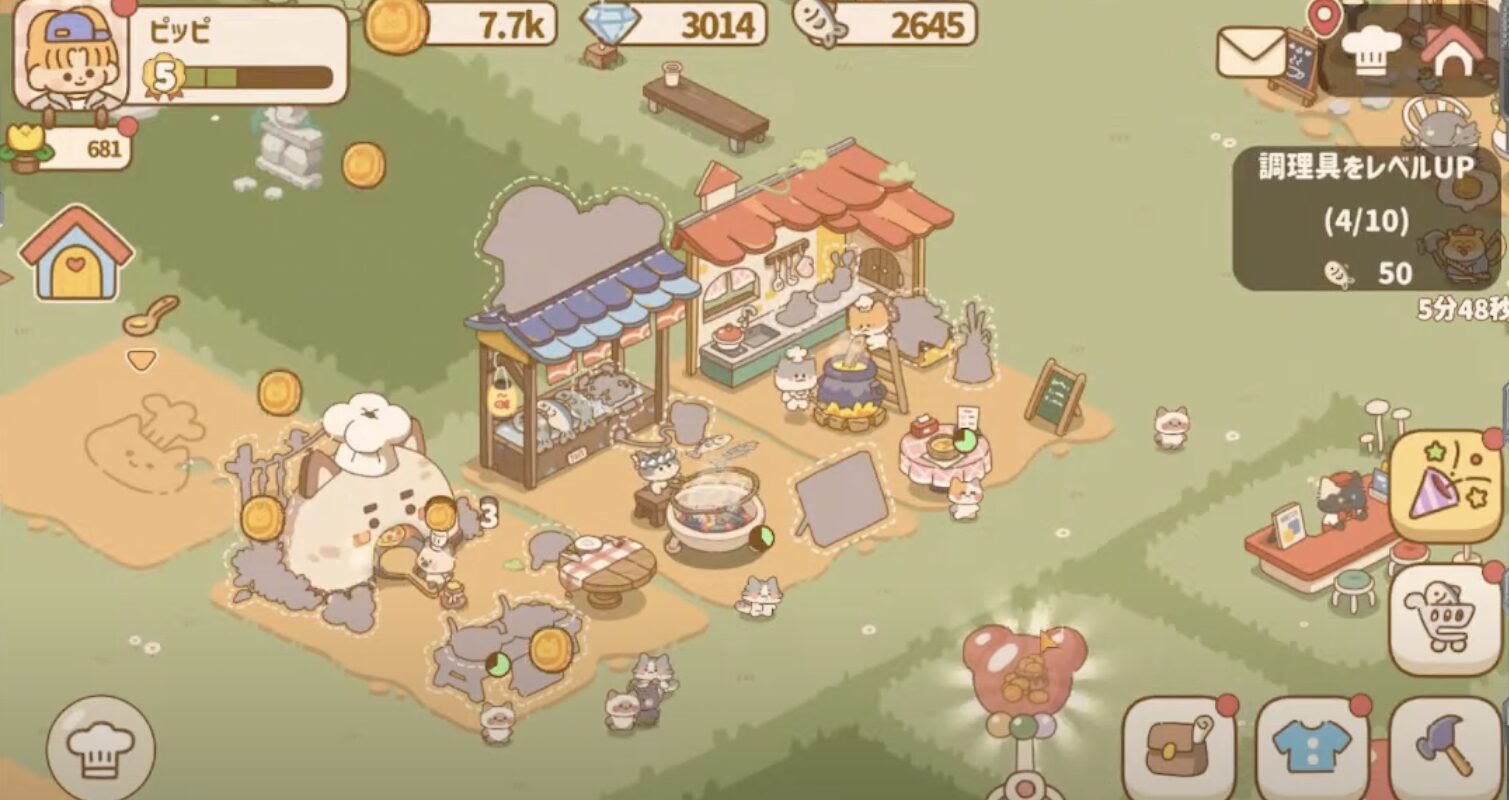Open the player profile avatar
This screenshot has width=1509, height=800.
[69, 58]
